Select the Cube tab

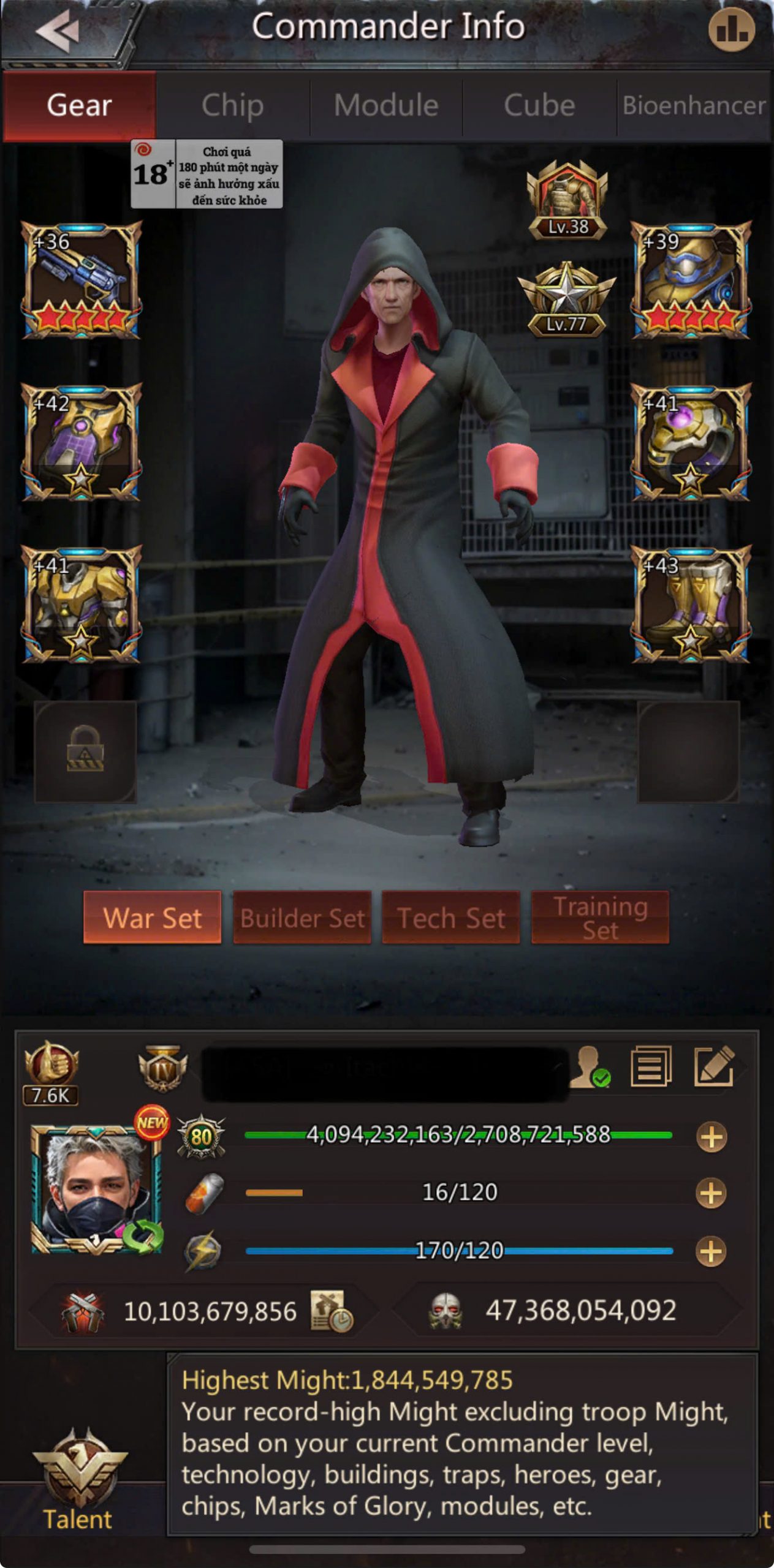(539, 105)
